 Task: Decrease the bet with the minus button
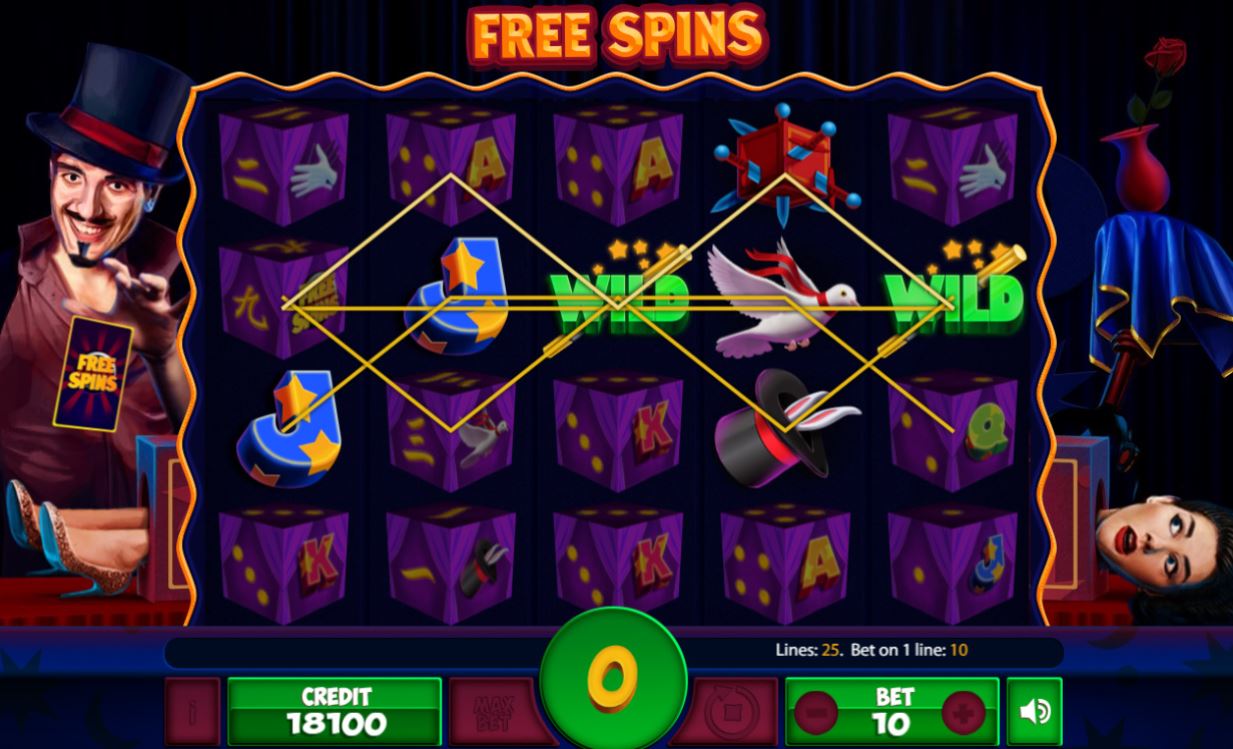click(x=817, y=713)
